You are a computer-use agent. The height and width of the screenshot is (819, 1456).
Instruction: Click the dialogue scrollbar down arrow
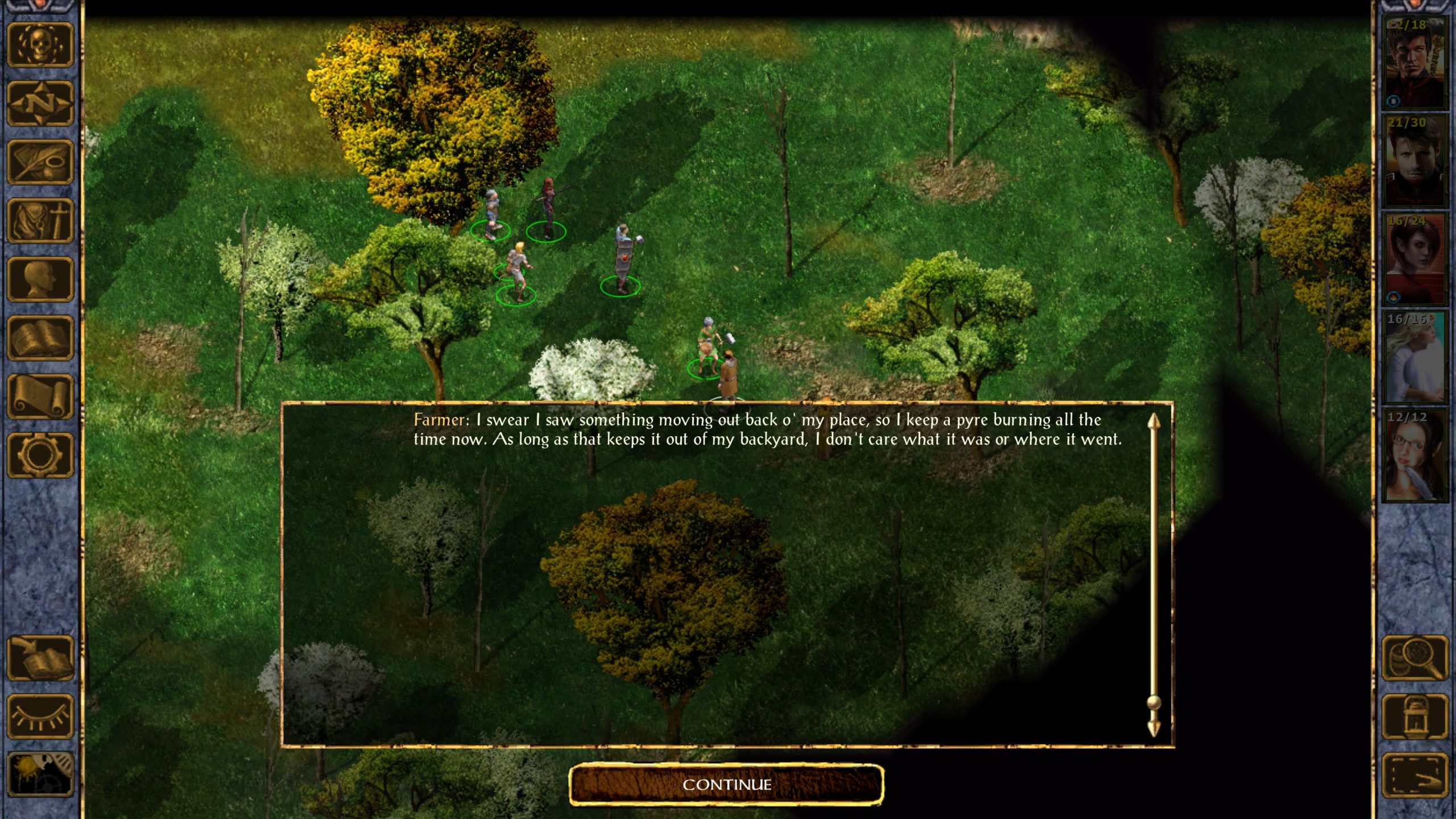pyautogui.click(x=1153, y=728)
